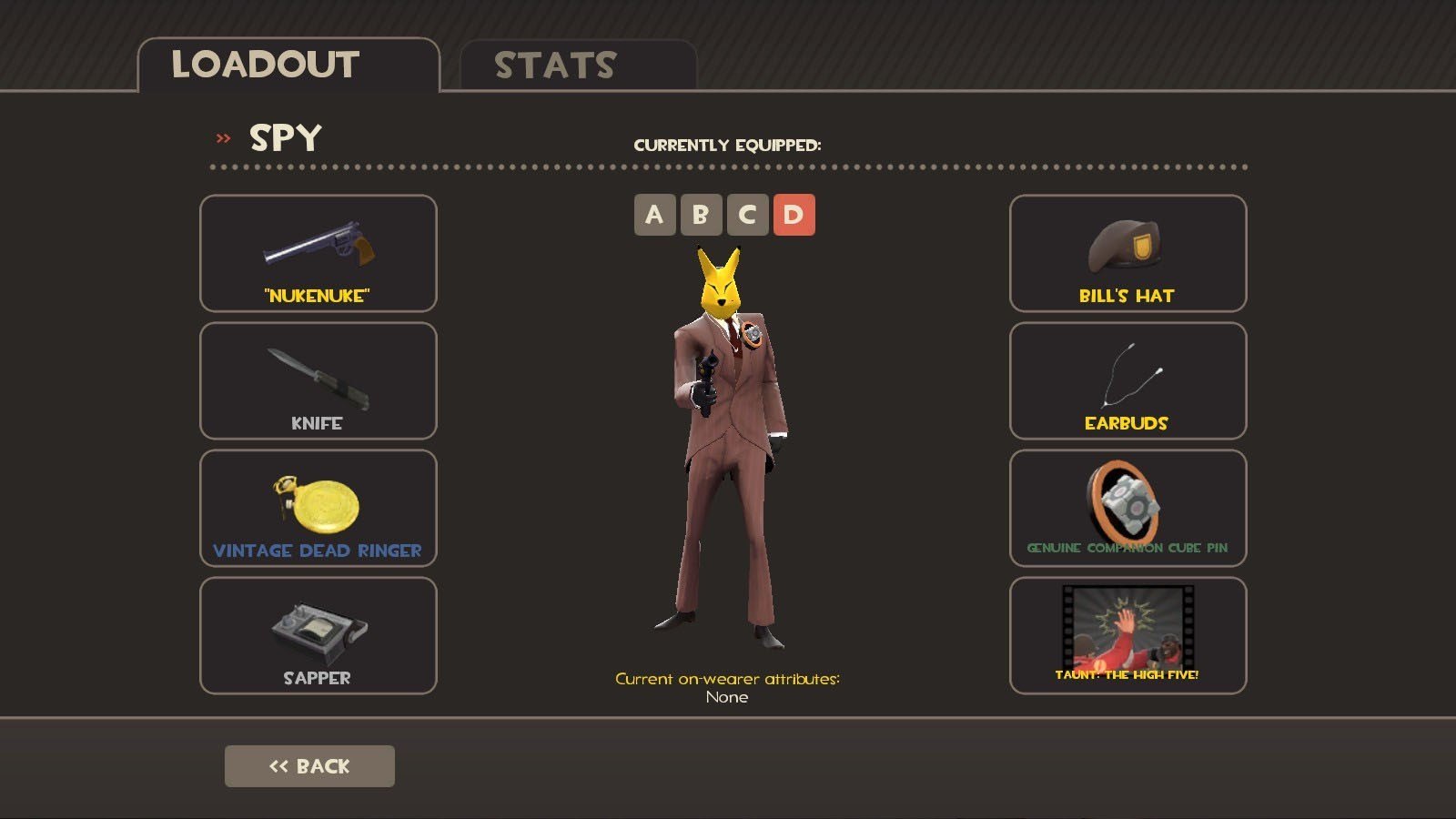Select loadout preset D
Image resolution: width=1456 pixels, height=819 pixels.
coord(794,215)
